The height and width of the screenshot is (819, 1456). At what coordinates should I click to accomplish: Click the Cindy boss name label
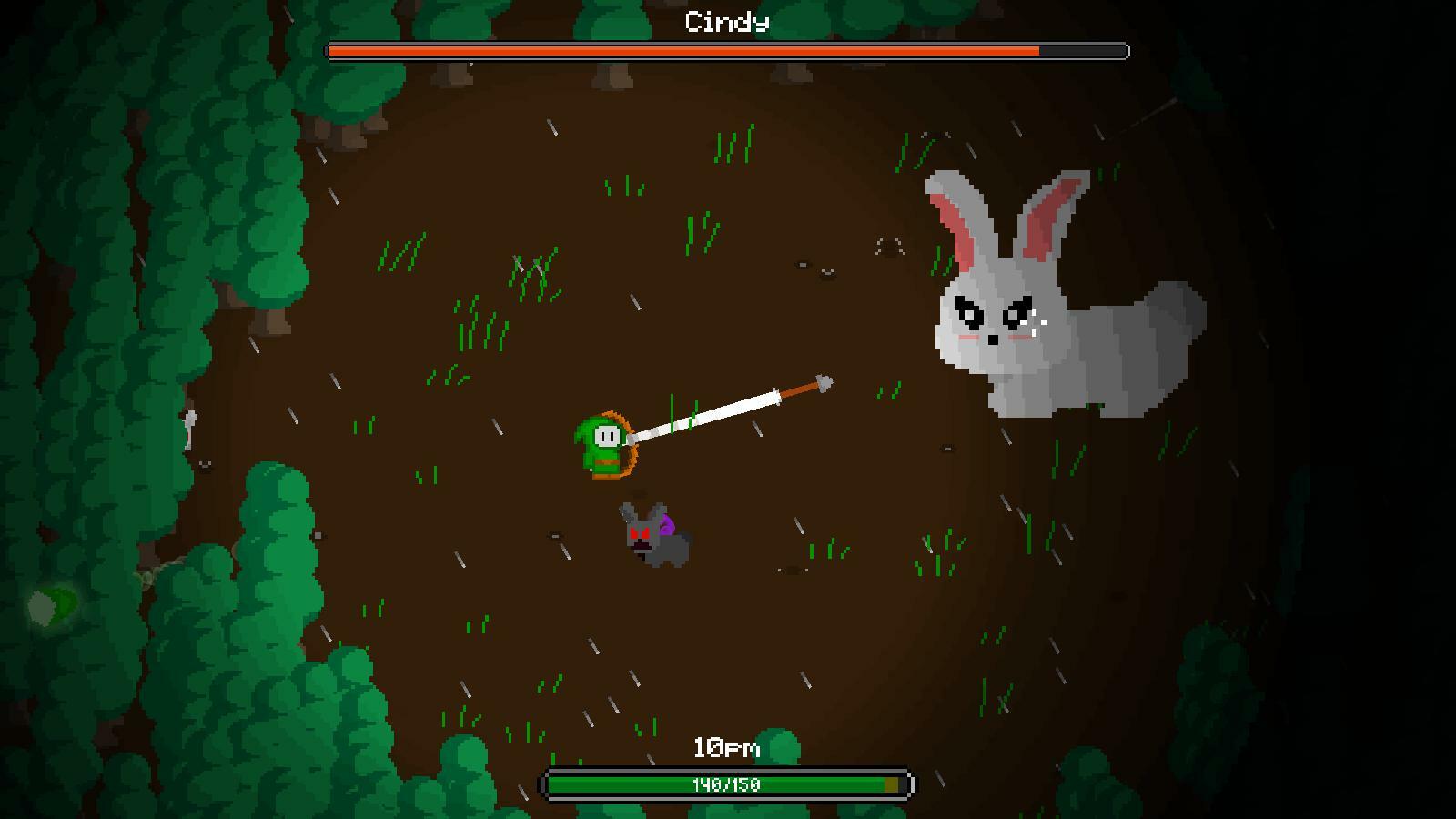[725, 22]
